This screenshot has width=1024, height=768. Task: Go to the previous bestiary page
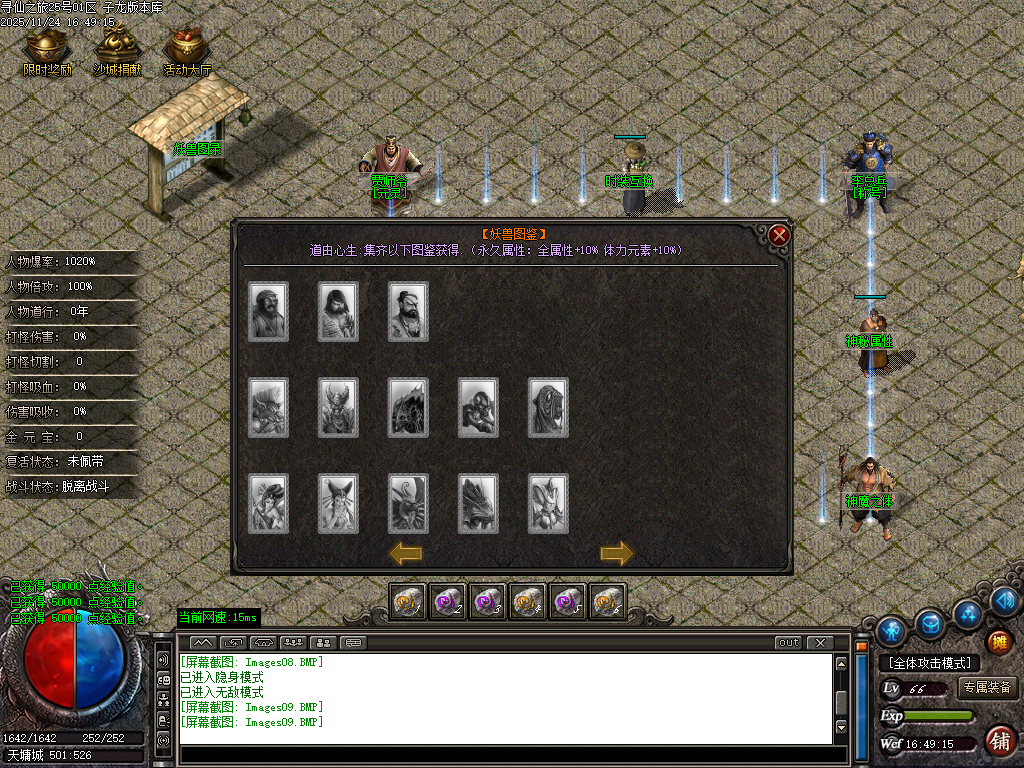point(405,553)
